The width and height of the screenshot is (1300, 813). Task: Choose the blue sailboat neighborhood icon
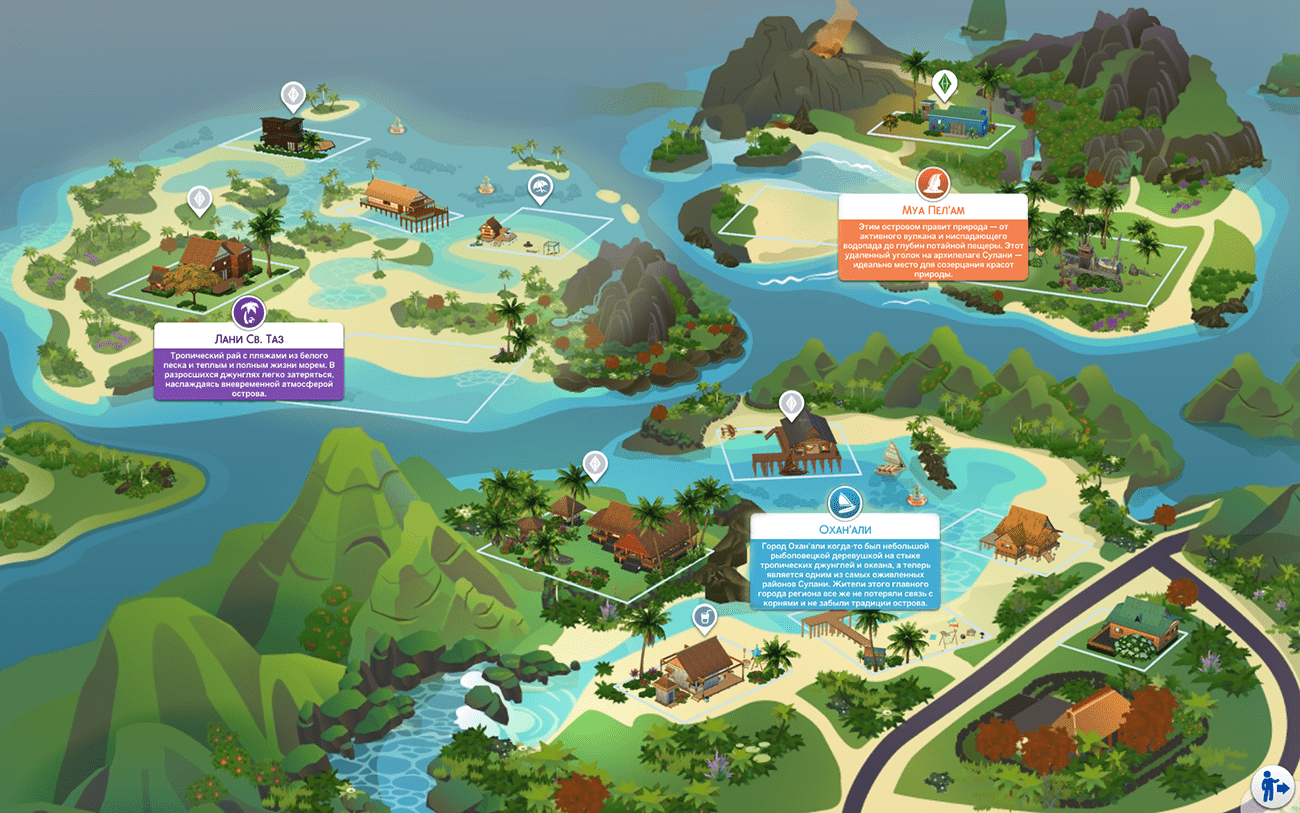[845, 502]
